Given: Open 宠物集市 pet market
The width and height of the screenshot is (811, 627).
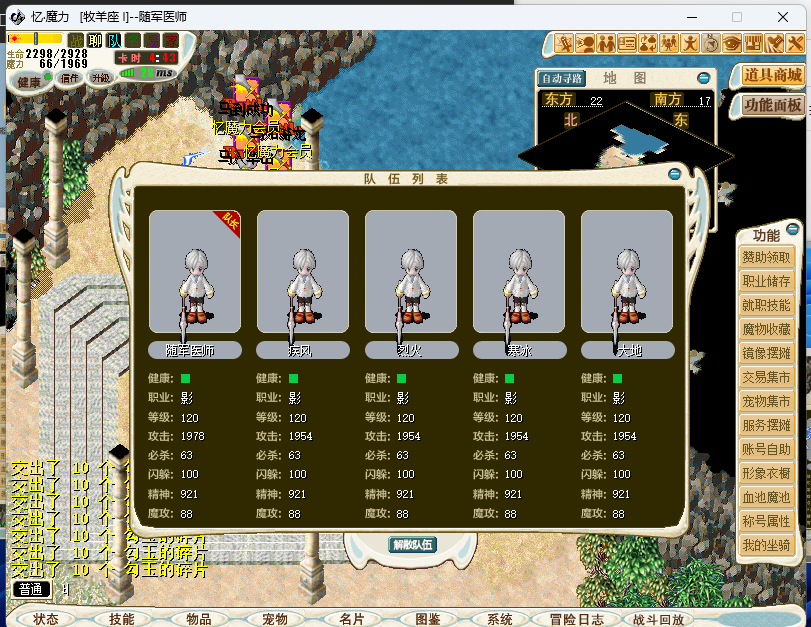Looking at the screenshot, I should click(x=766, y=402).
